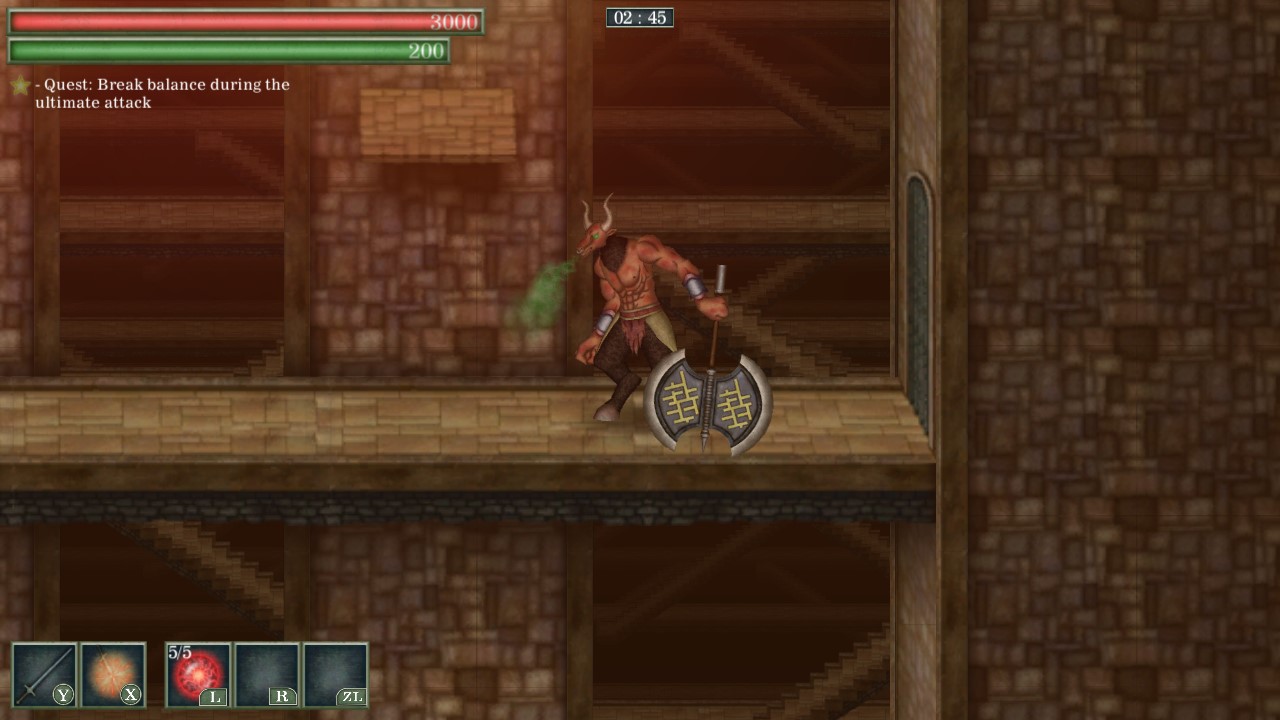Click the 02:45 countdown timer
Viewport: 1280px width, 720px height.
(x=641, y=17)
